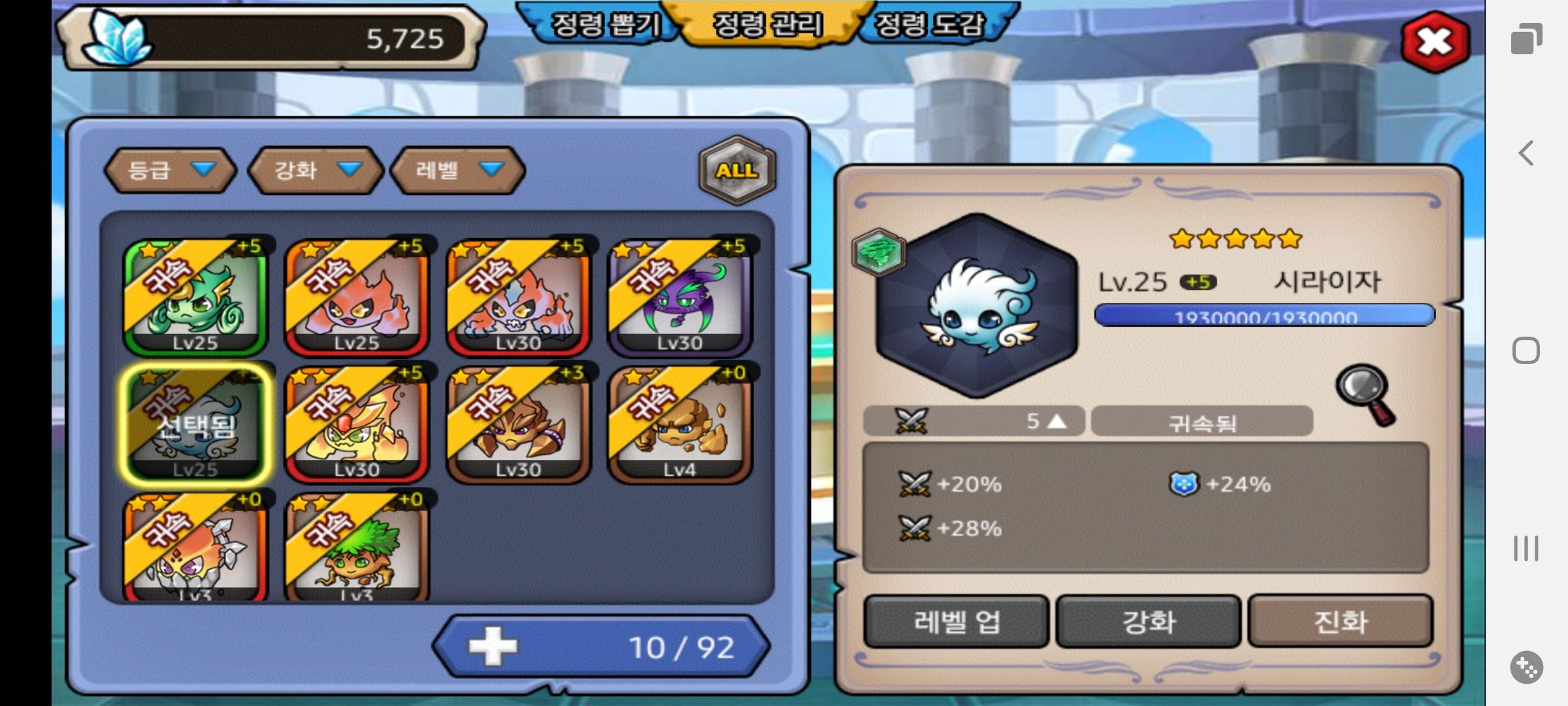The height and width of the screenshot is (706, 1568).
Task: Close the spirit management screen
Action: 1435,42
